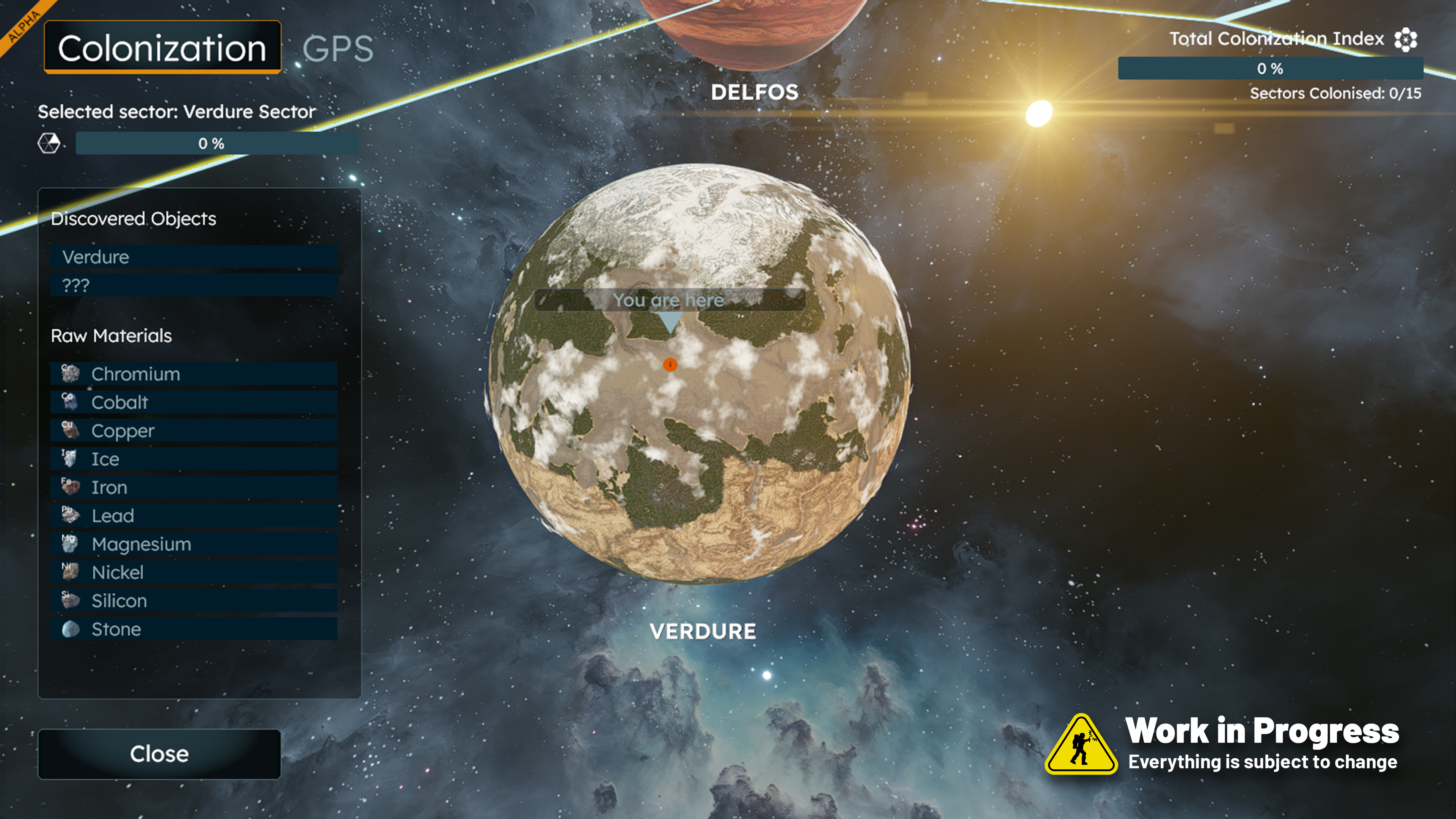Select Lead in the materials list
Image resolution: width=1456 pixels, height=819 pixels.
(x=193, y=516)
